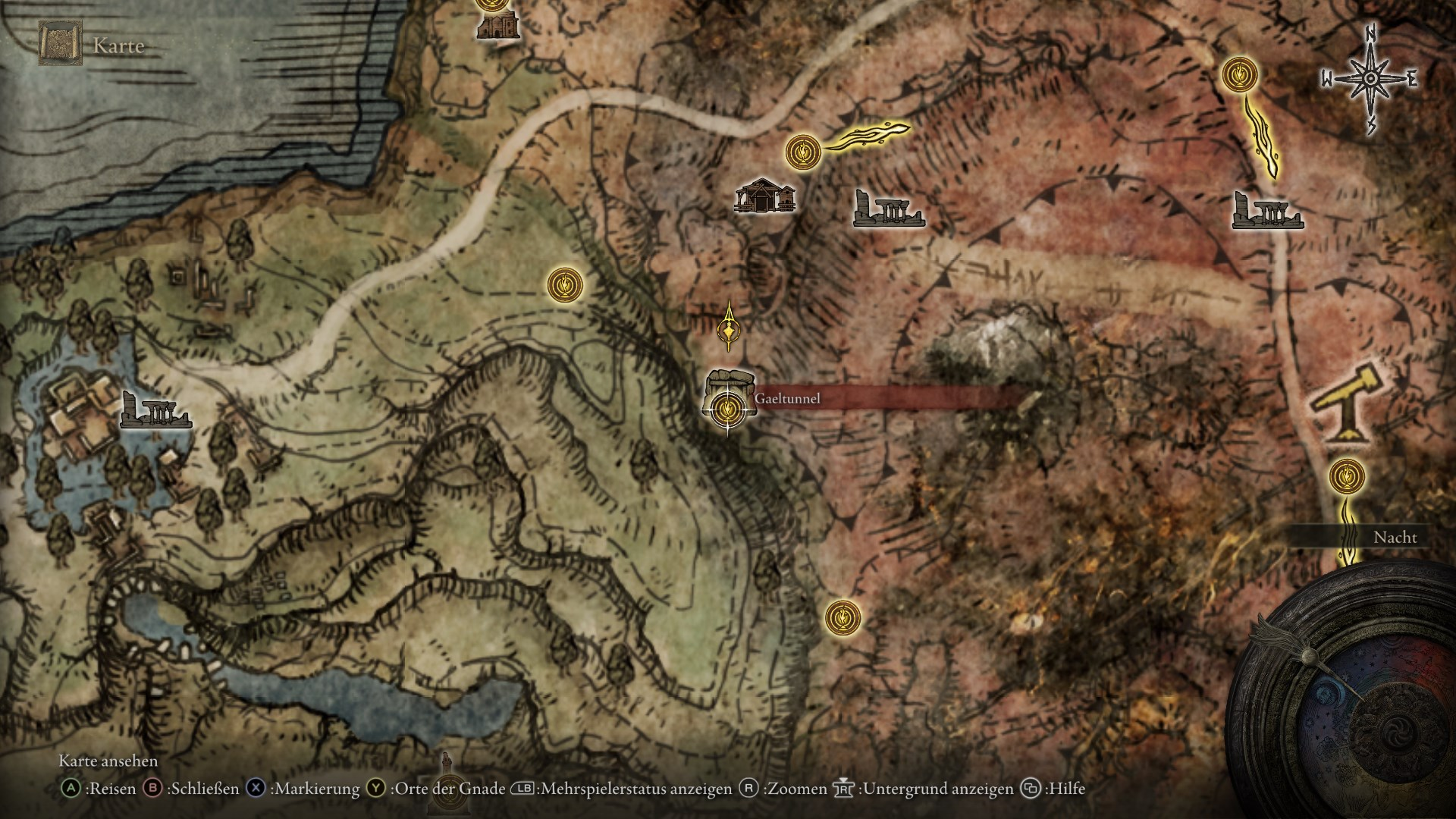The height and width of the screenshot is (819, 1456).
Task: Select the grace below the yellow hammer marker
Action: pyautogui.click(x=1347, y=477)
